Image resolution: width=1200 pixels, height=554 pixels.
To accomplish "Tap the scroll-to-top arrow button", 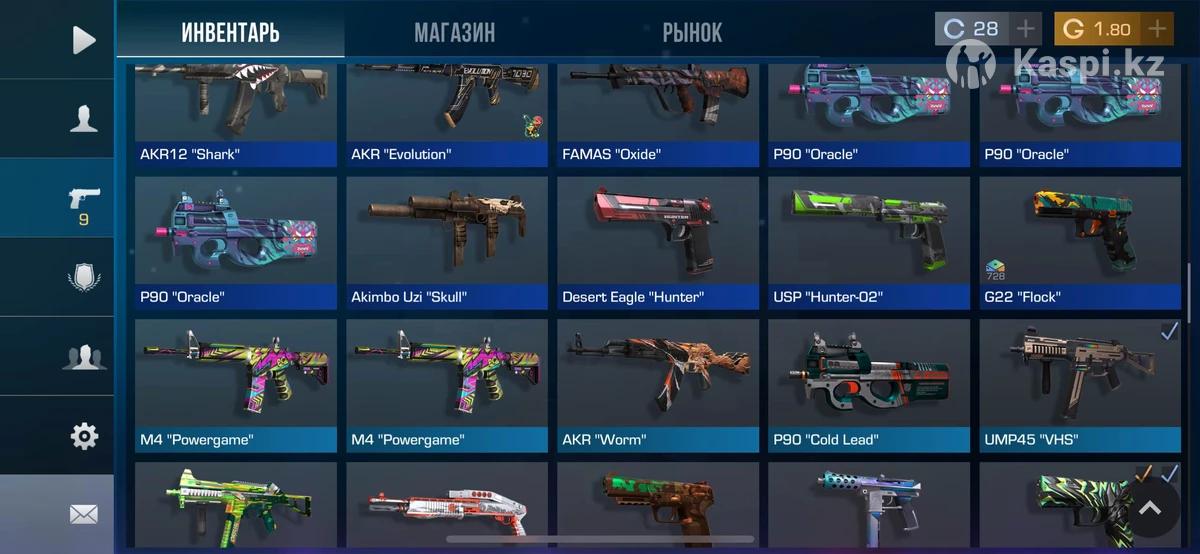I will [x=1150, y=509].
